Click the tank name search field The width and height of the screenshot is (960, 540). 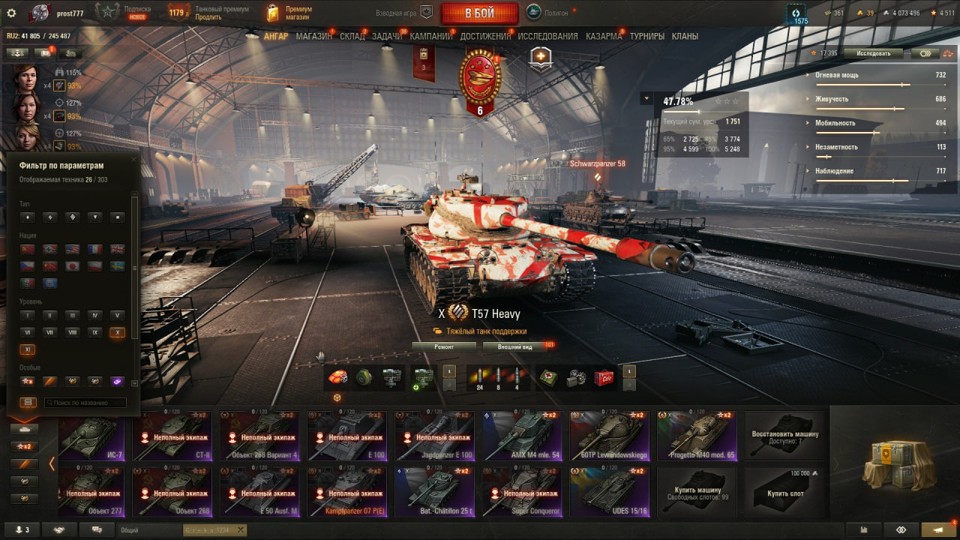[85, 402]
